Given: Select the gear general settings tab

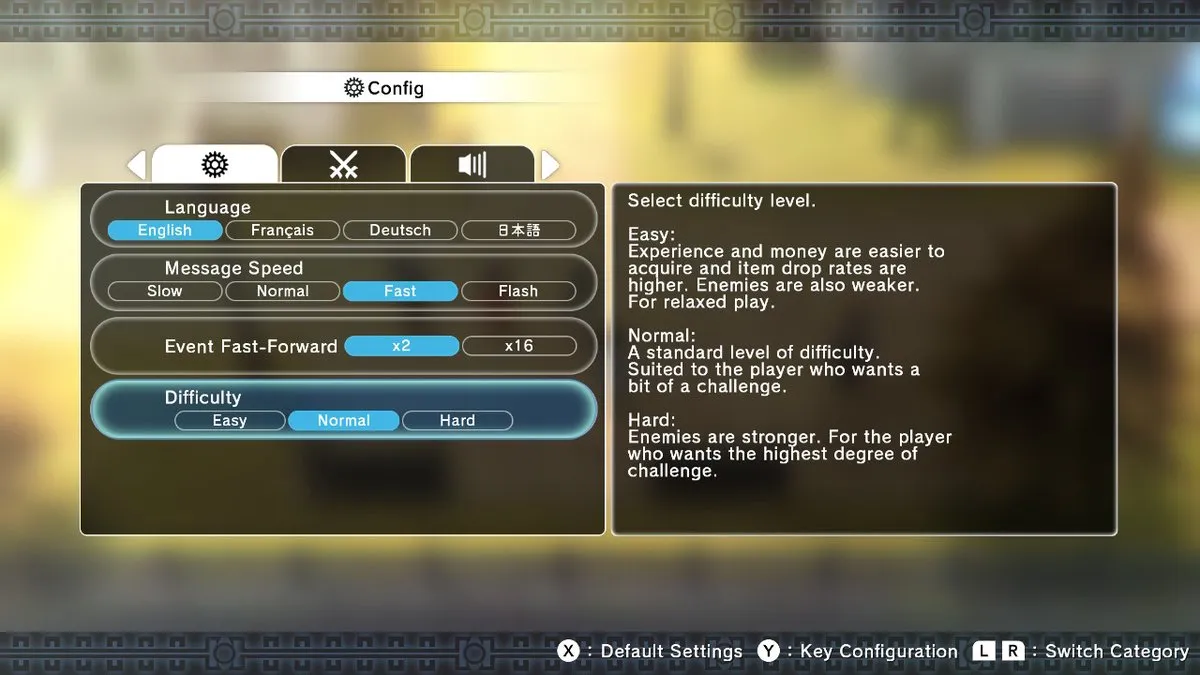Looking at the screenshot, I should click(215, 165).
